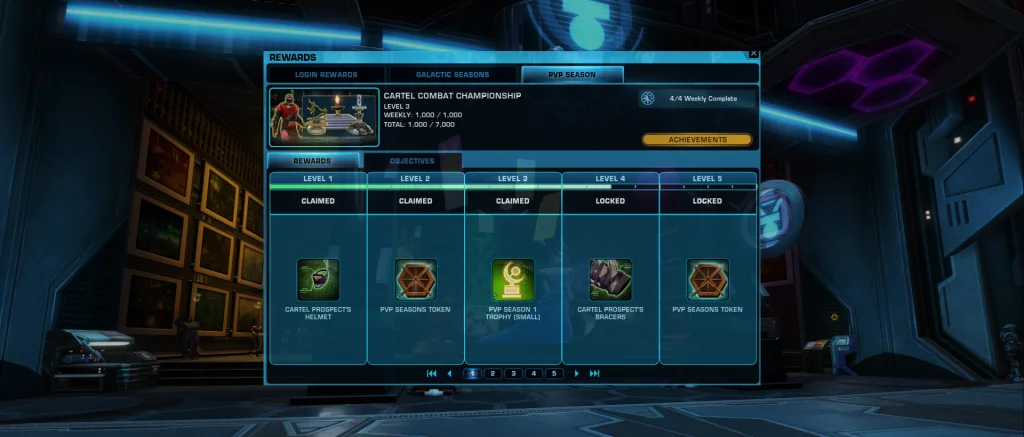Click the Cartel Prospect's Helmet reward icon

[x=318, y=280]
